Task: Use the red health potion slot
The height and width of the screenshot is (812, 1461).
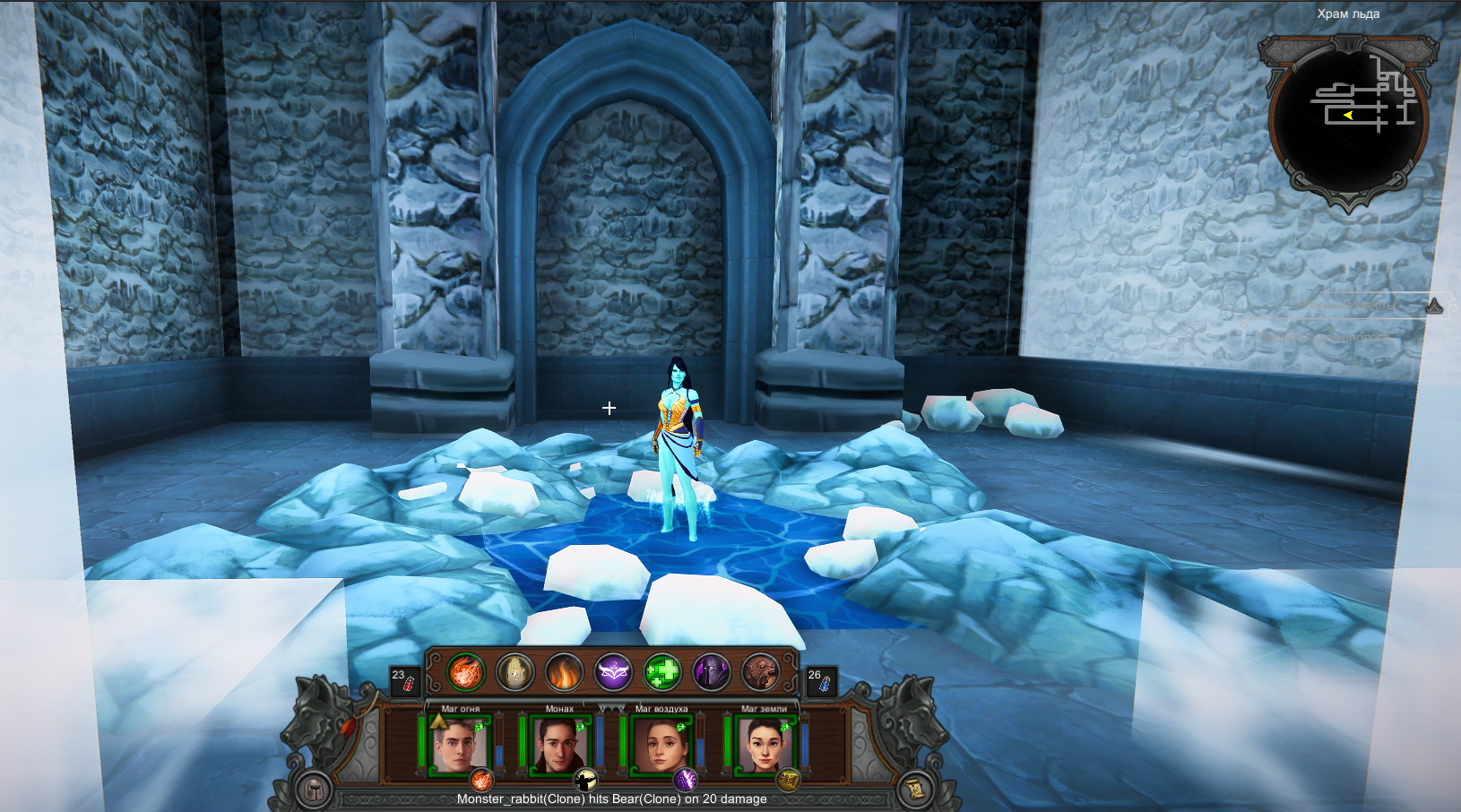Action: [404, 680]
